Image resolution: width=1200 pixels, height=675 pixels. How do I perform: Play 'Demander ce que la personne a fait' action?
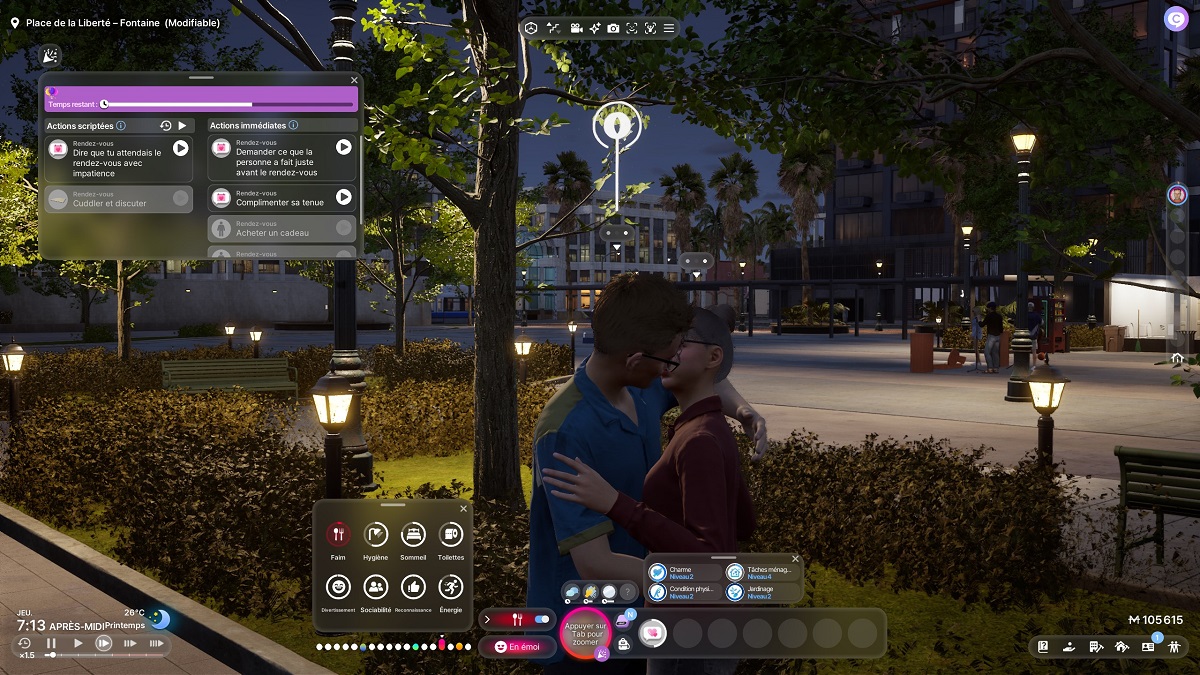pyautogui.click(x=343, y=147)
